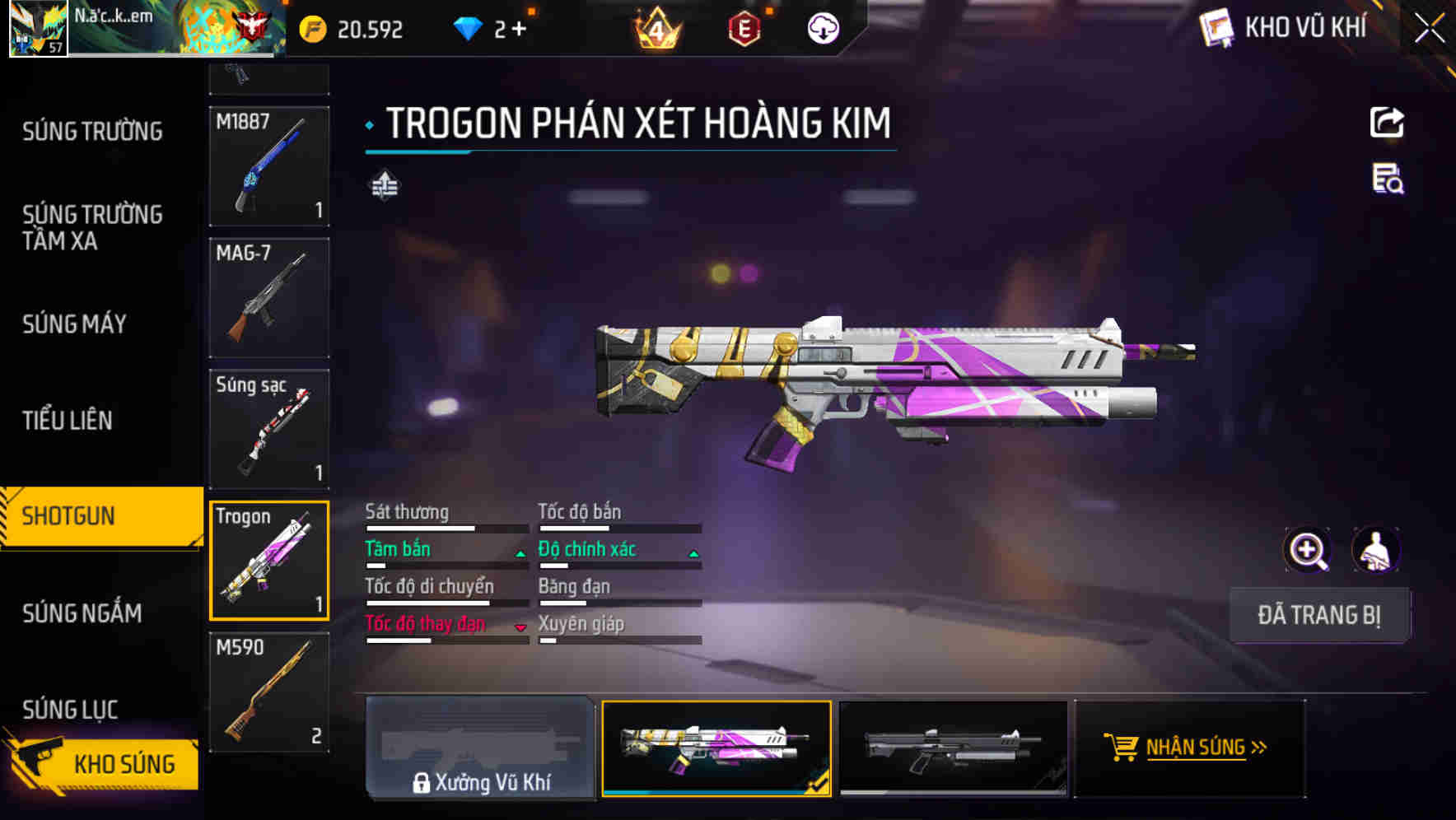This screenshot has width=1456, height=820.
Task: Select the Súng Máy weapon category
Action: coord(74,324)
